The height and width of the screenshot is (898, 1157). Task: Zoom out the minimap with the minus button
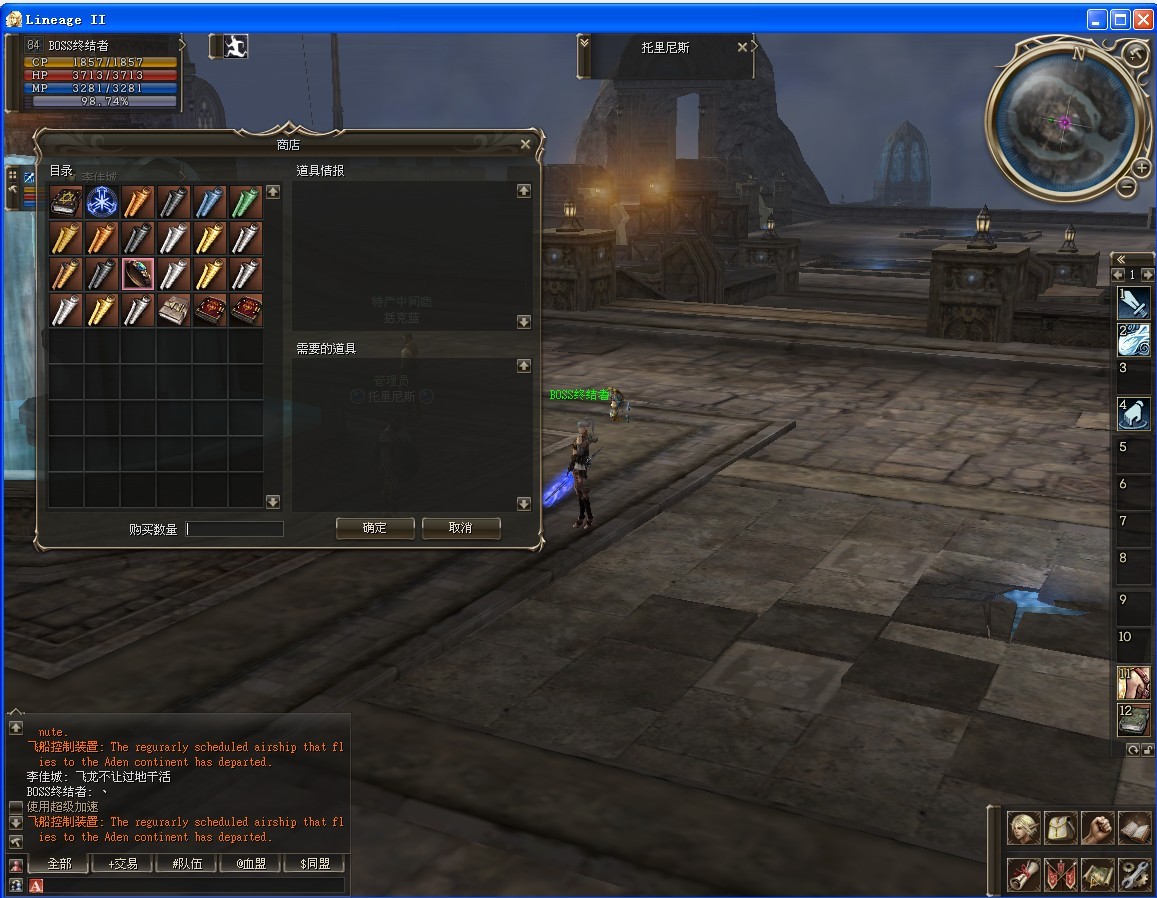pyautogui.click(x=1126, y=186)
